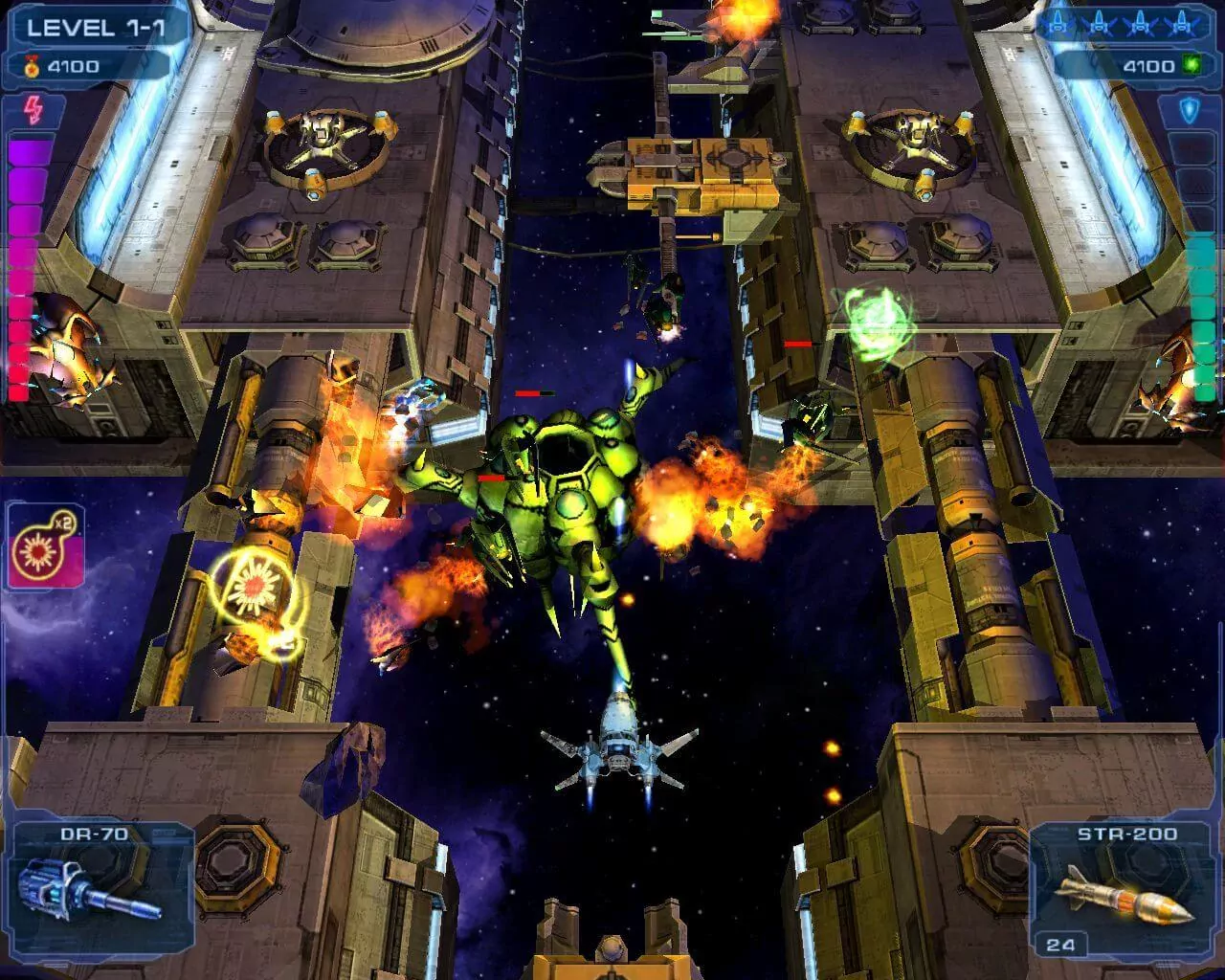The height and width of the screenshot is (980, 1225).
Task: Click the red lightning bolt energy icon
Action: (x=34, y=109)
